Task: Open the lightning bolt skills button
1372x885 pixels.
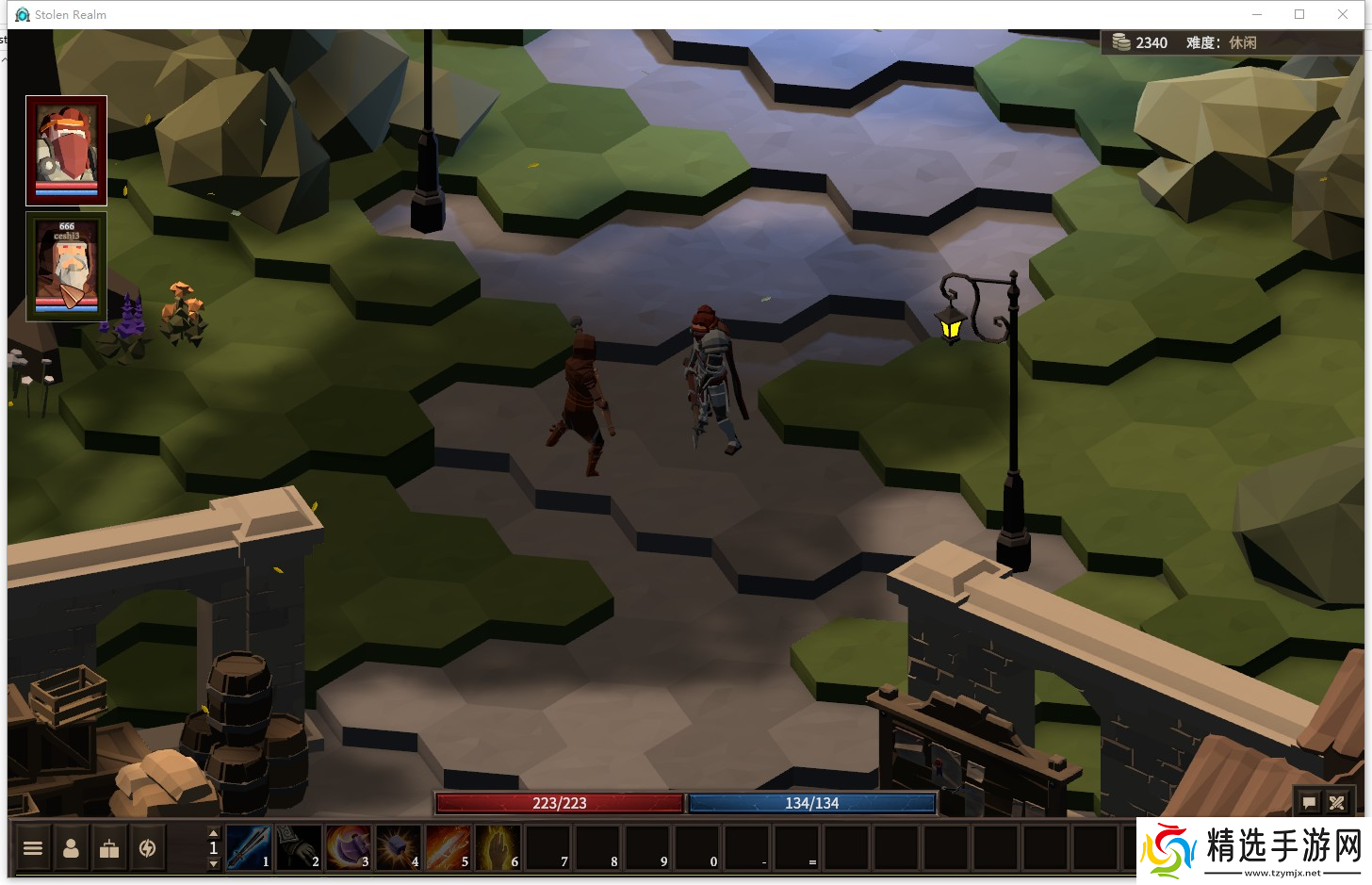Action: [x=147, y=848]
